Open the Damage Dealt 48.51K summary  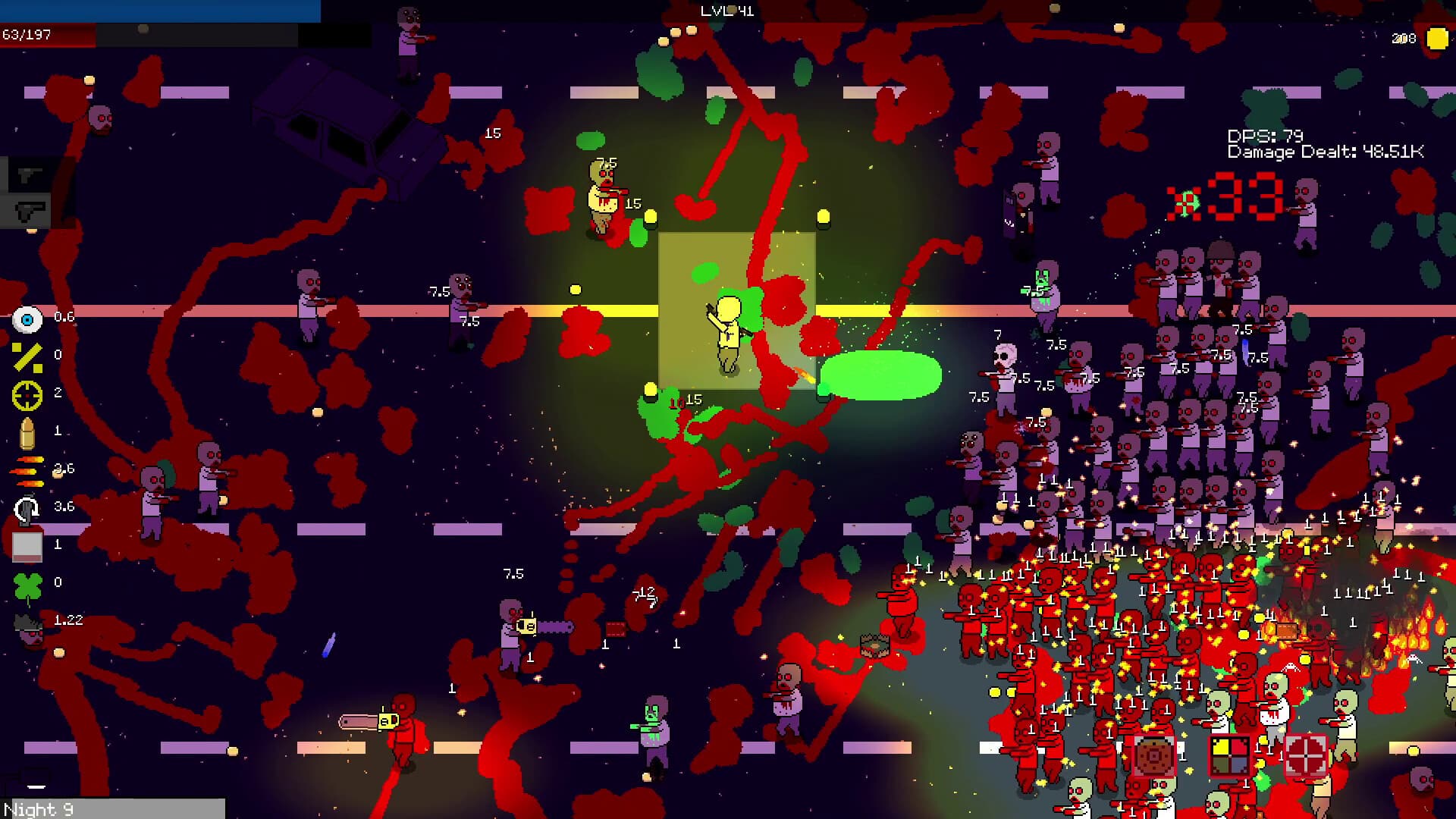pyautogui.click(x=1327, y=152)
